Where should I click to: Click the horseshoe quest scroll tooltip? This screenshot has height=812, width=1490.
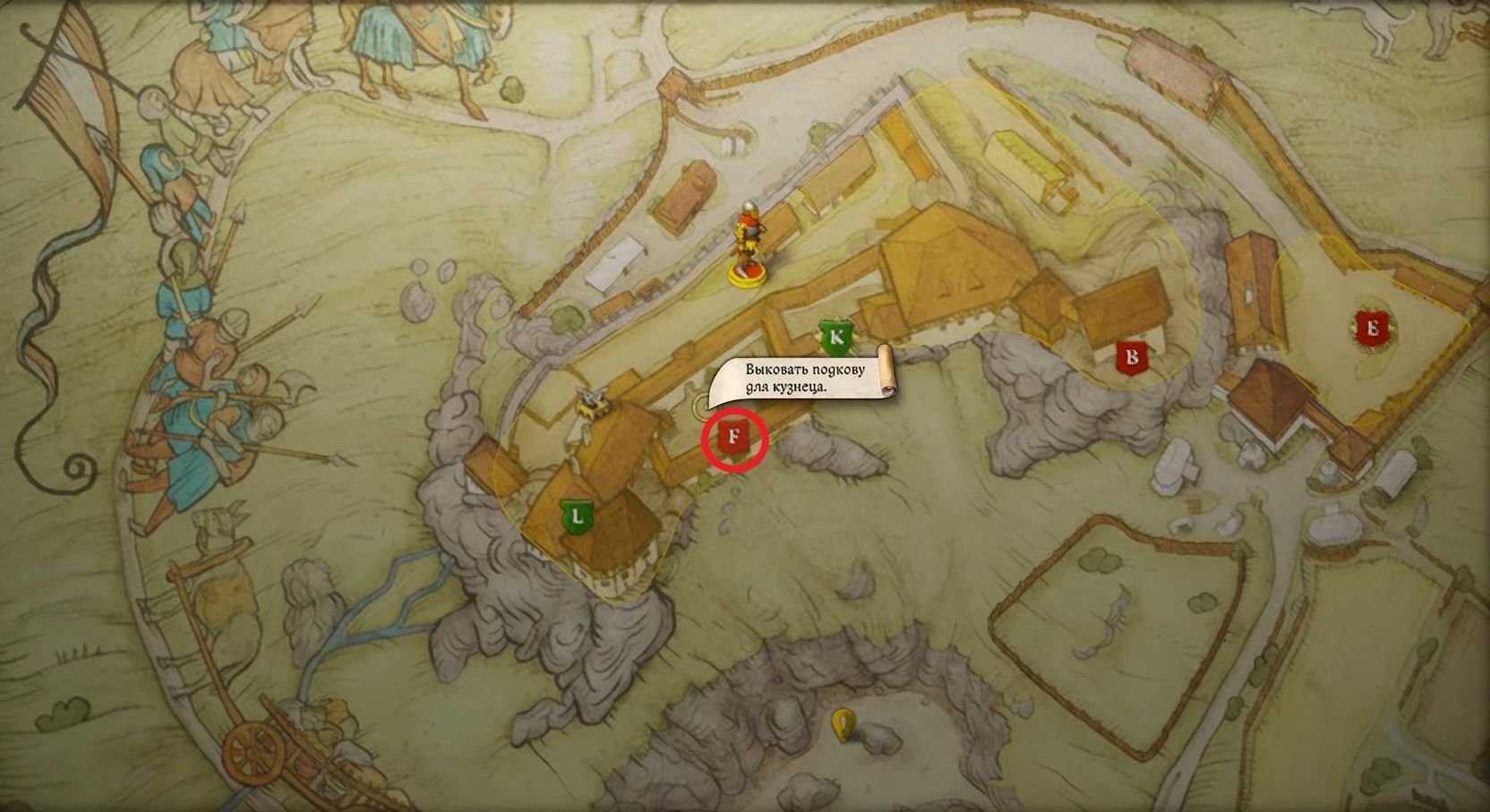(x=801, y=378)
